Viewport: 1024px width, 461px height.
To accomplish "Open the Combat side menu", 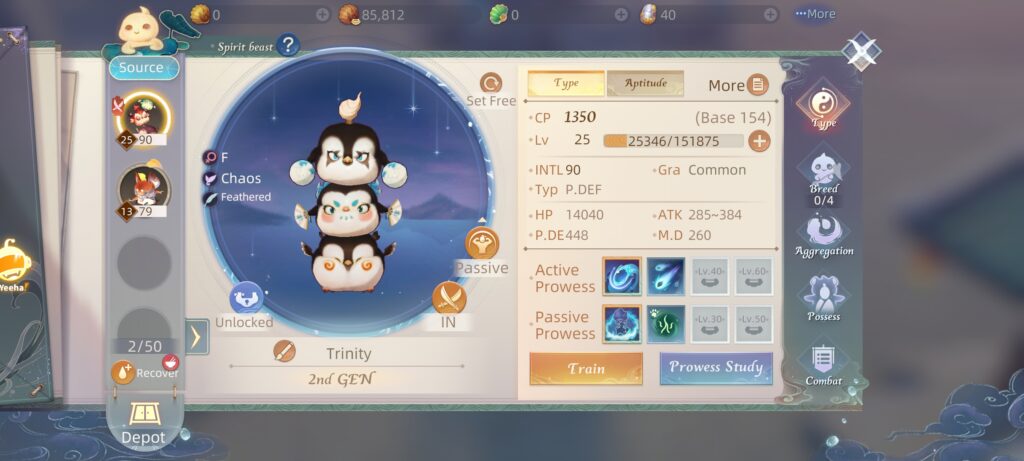I will click(824, 364).
